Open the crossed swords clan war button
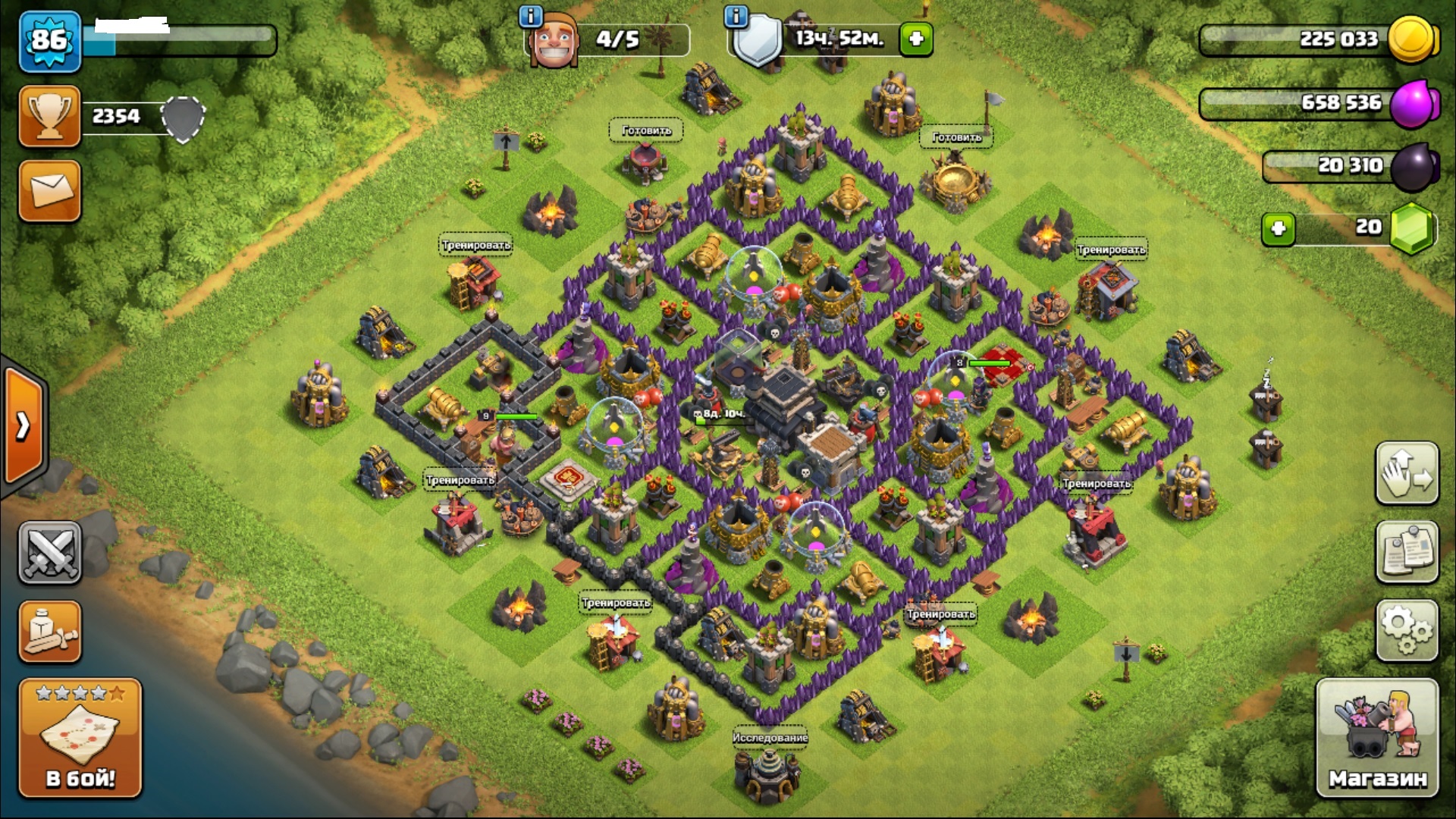1456x819 pixels. click(x=49, y=552)
